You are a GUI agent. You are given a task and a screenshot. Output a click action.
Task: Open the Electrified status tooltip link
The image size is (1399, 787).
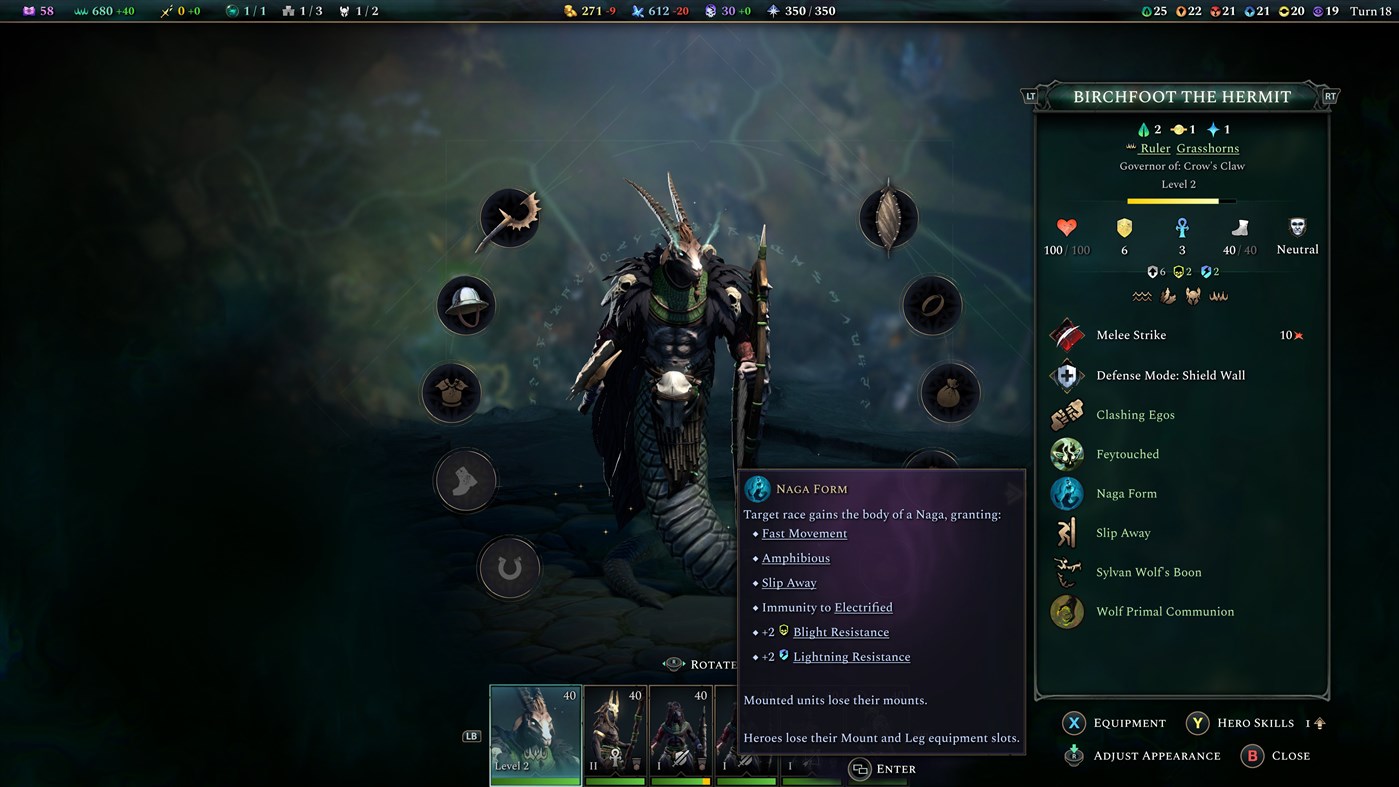[862, 607]
